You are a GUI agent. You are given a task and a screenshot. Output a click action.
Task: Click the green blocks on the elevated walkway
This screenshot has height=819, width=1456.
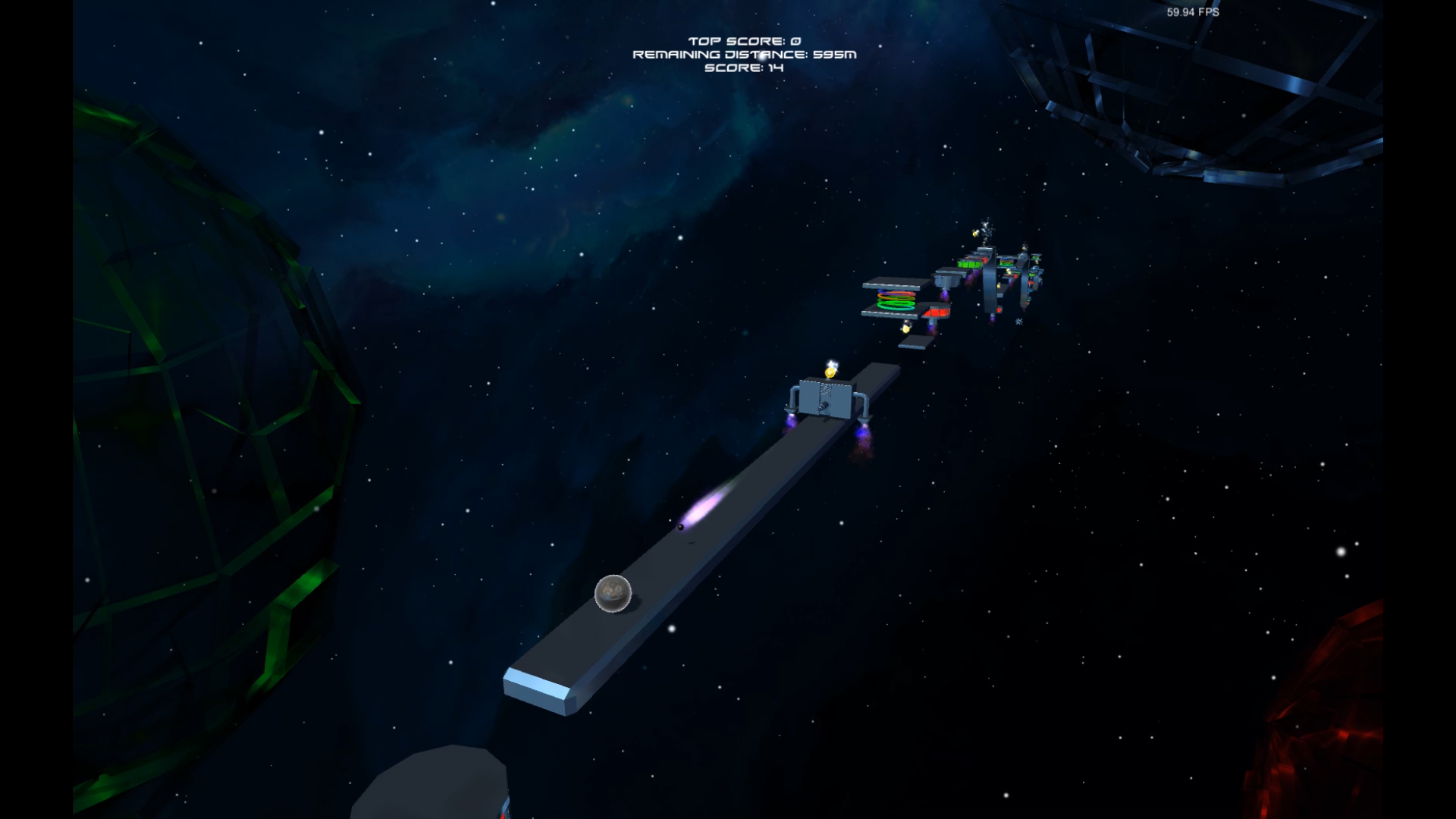[968, 264]
